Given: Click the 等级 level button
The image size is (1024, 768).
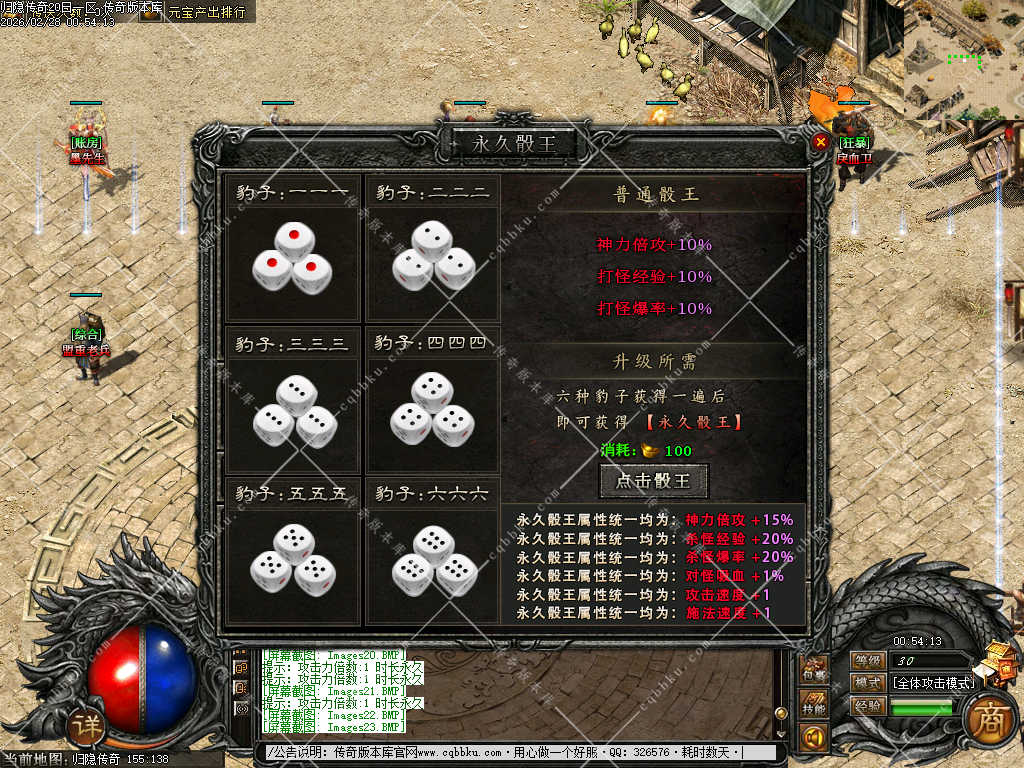Looking at the screenshot, I should tap(867, 660).
